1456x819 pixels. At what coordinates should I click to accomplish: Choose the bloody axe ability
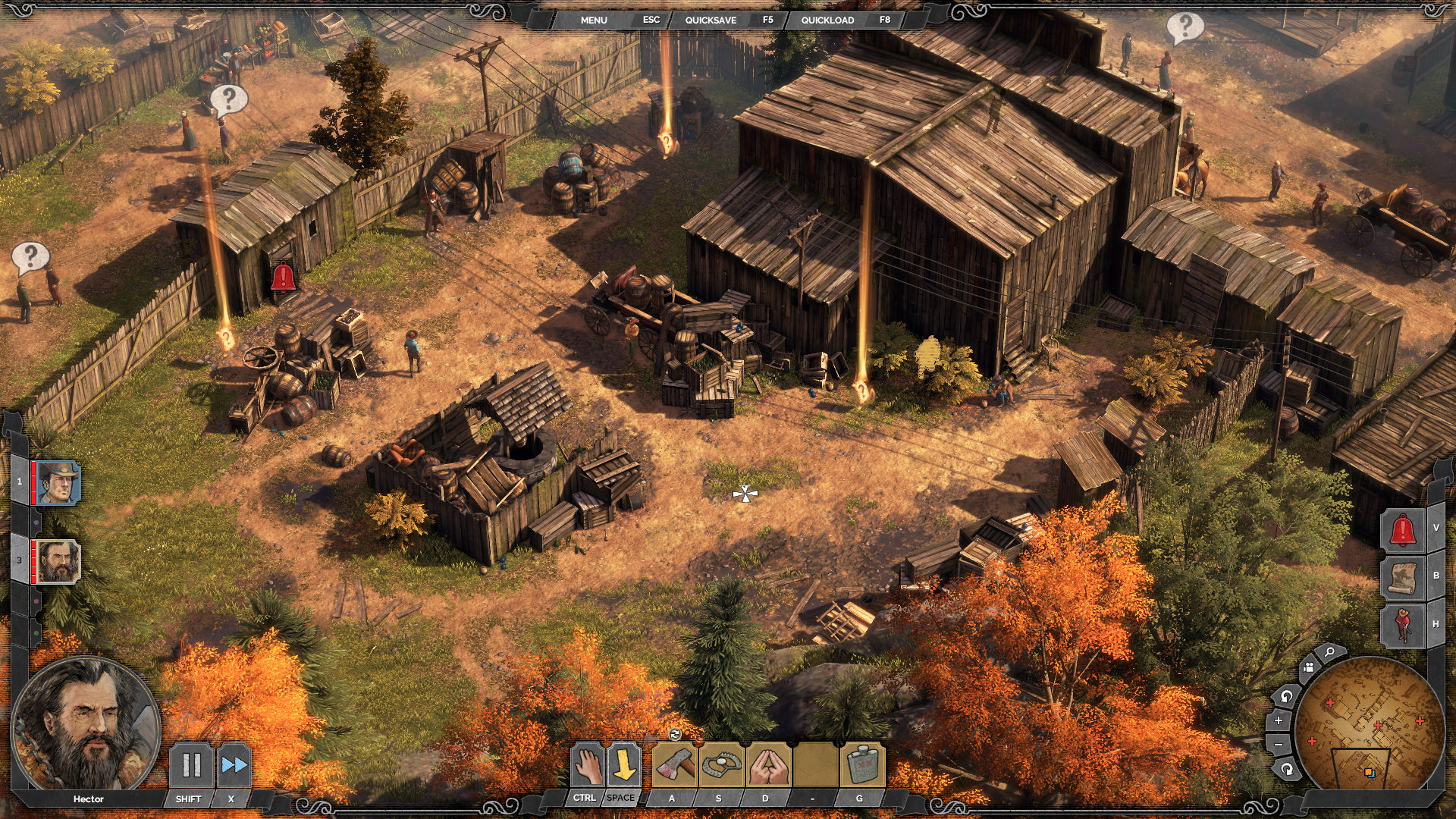tap(674, 765)
